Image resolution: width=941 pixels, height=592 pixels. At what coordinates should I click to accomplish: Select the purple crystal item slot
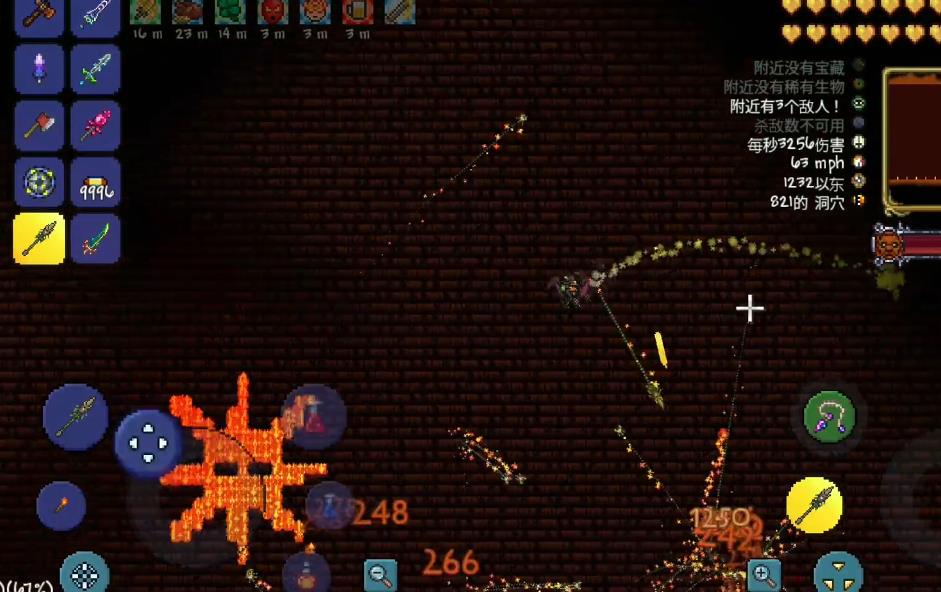tap(39, 71)
